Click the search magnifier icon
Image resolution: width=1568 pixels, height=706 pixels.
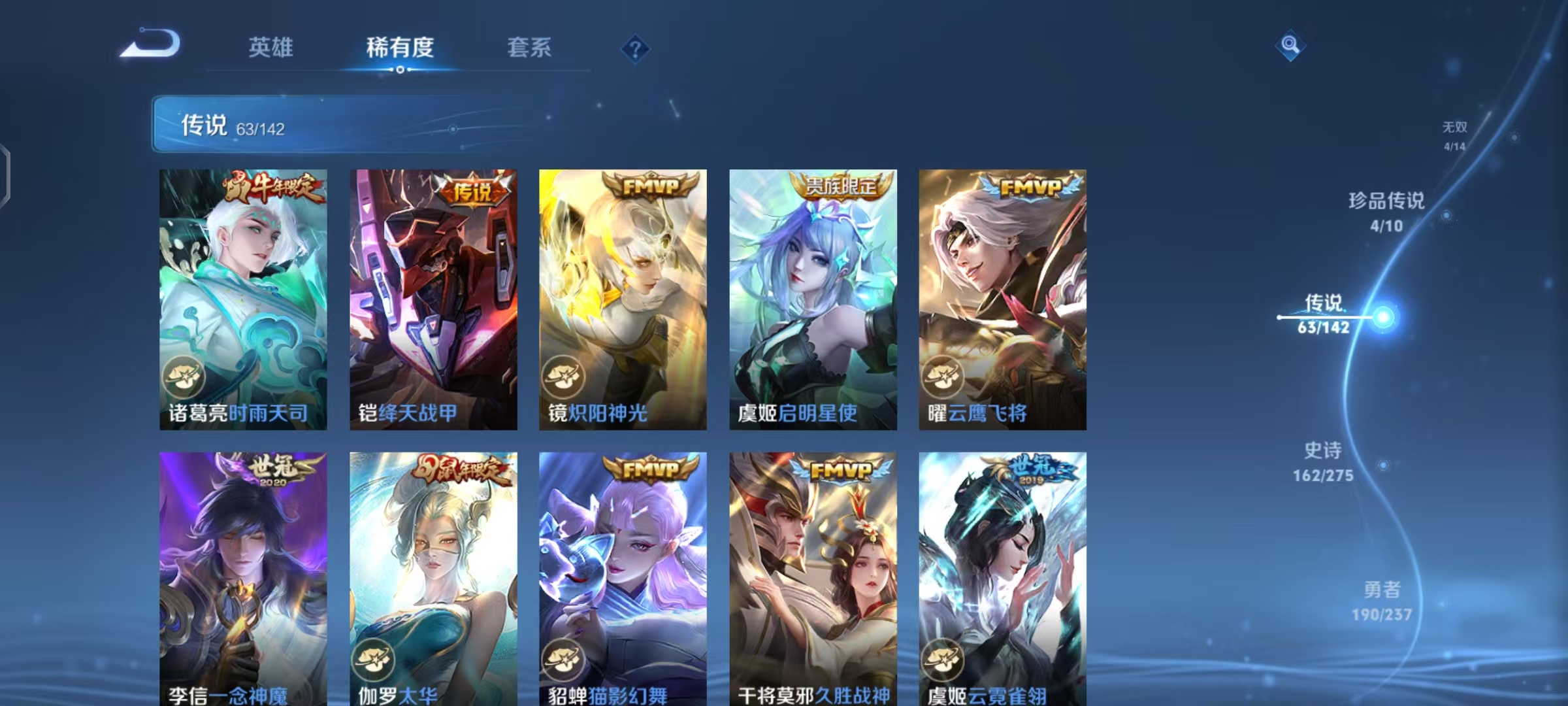click(1290, 45)
